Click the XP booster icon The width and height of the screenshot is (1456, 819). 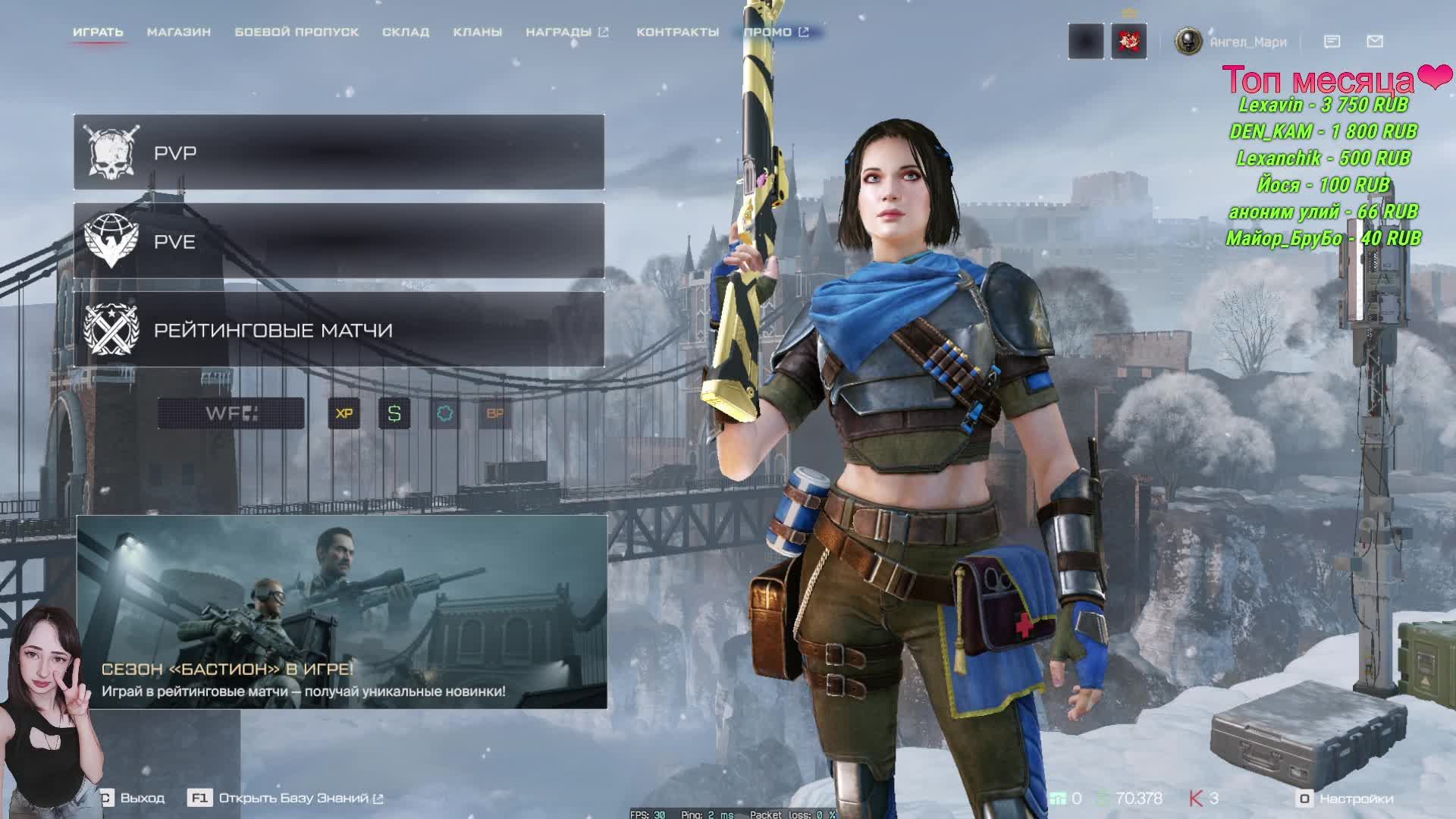coord(344,413)
